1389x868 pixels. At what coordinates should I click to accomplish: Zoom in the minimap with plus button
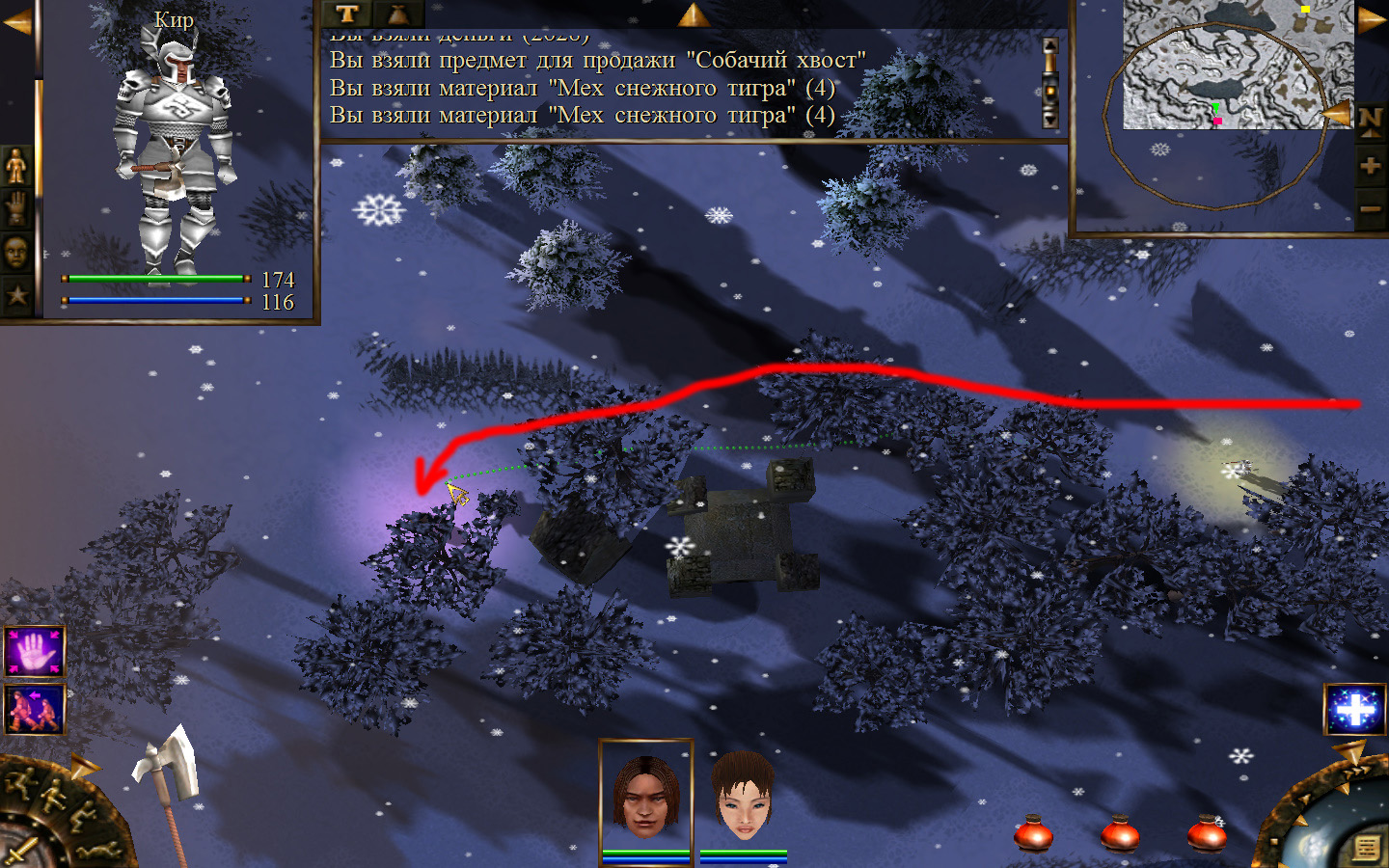(x=1371, y=166)
